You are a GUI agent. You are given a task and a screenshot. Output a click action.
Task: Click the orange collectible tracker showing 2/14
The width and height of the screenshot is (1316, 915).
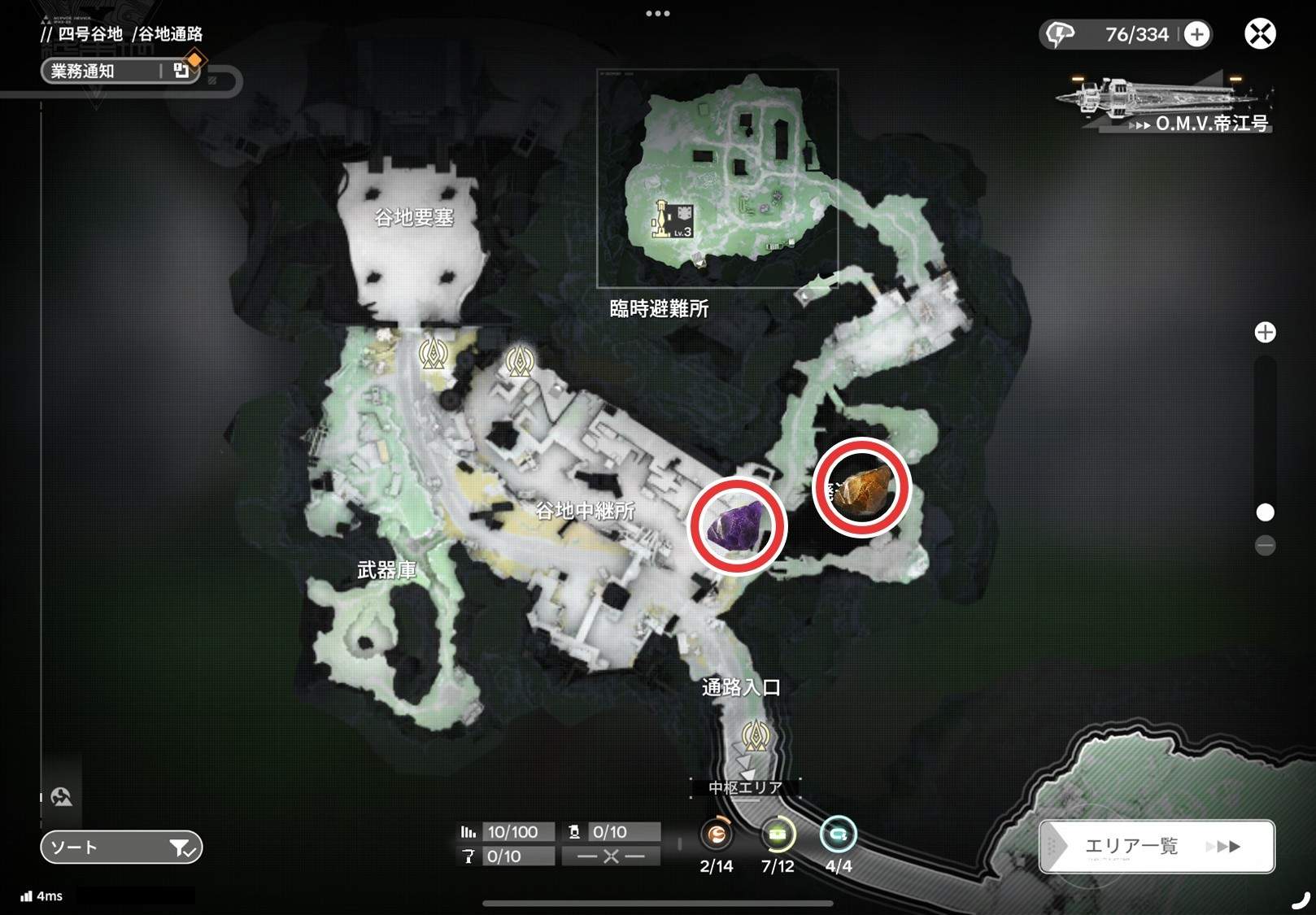(x=717, y=834)
